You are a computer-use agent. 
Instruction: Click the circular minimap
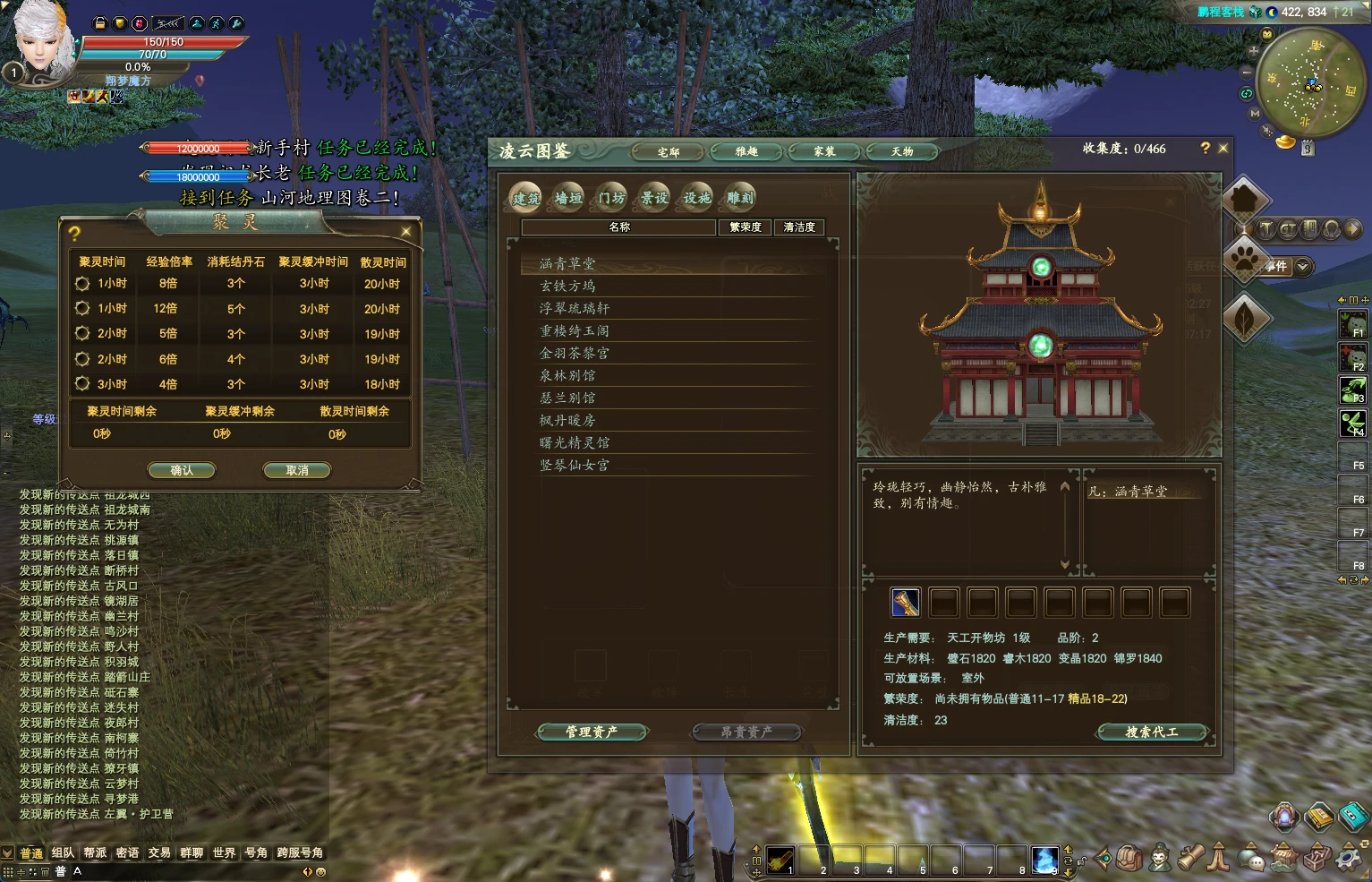1311,82
